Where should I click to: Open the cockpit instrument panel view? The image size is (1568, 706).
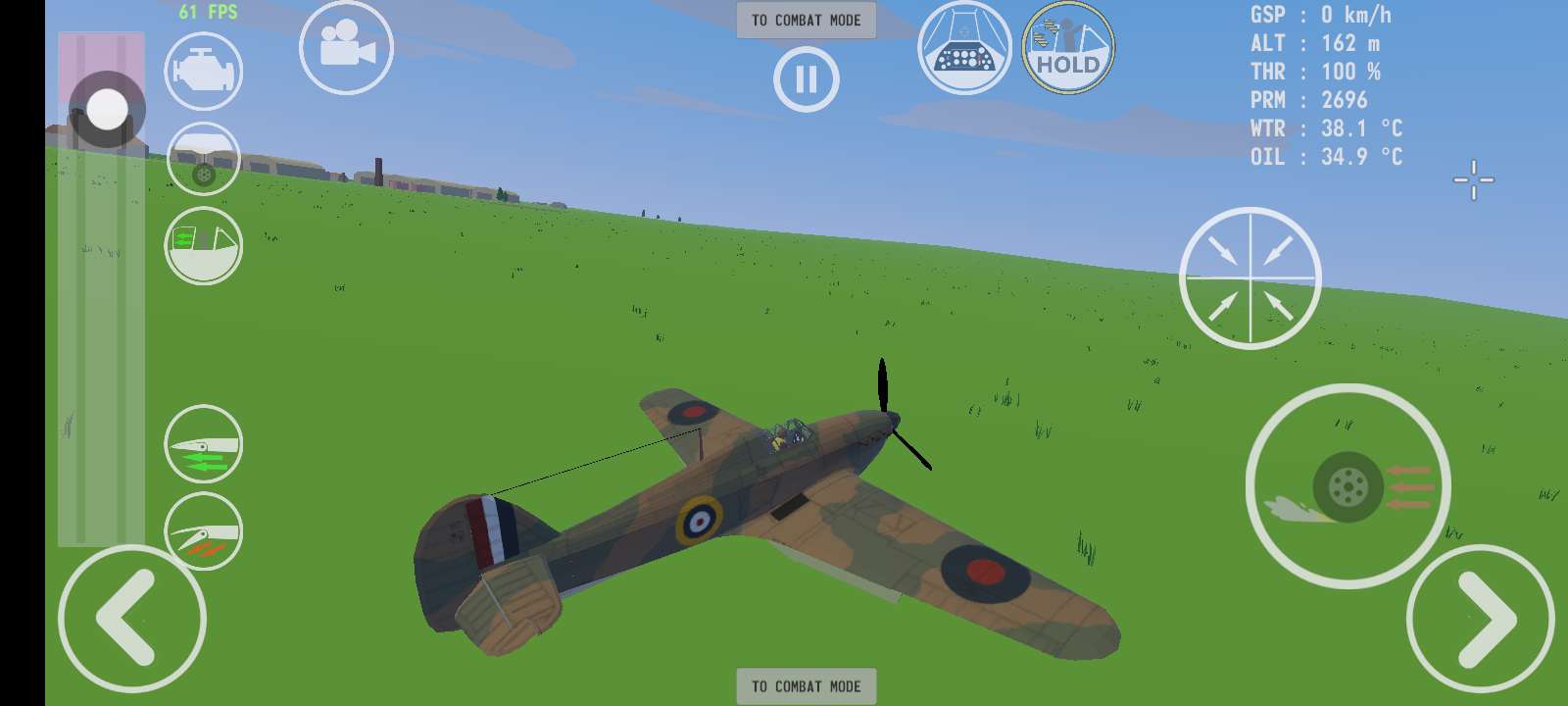click(x=964, y=48)
